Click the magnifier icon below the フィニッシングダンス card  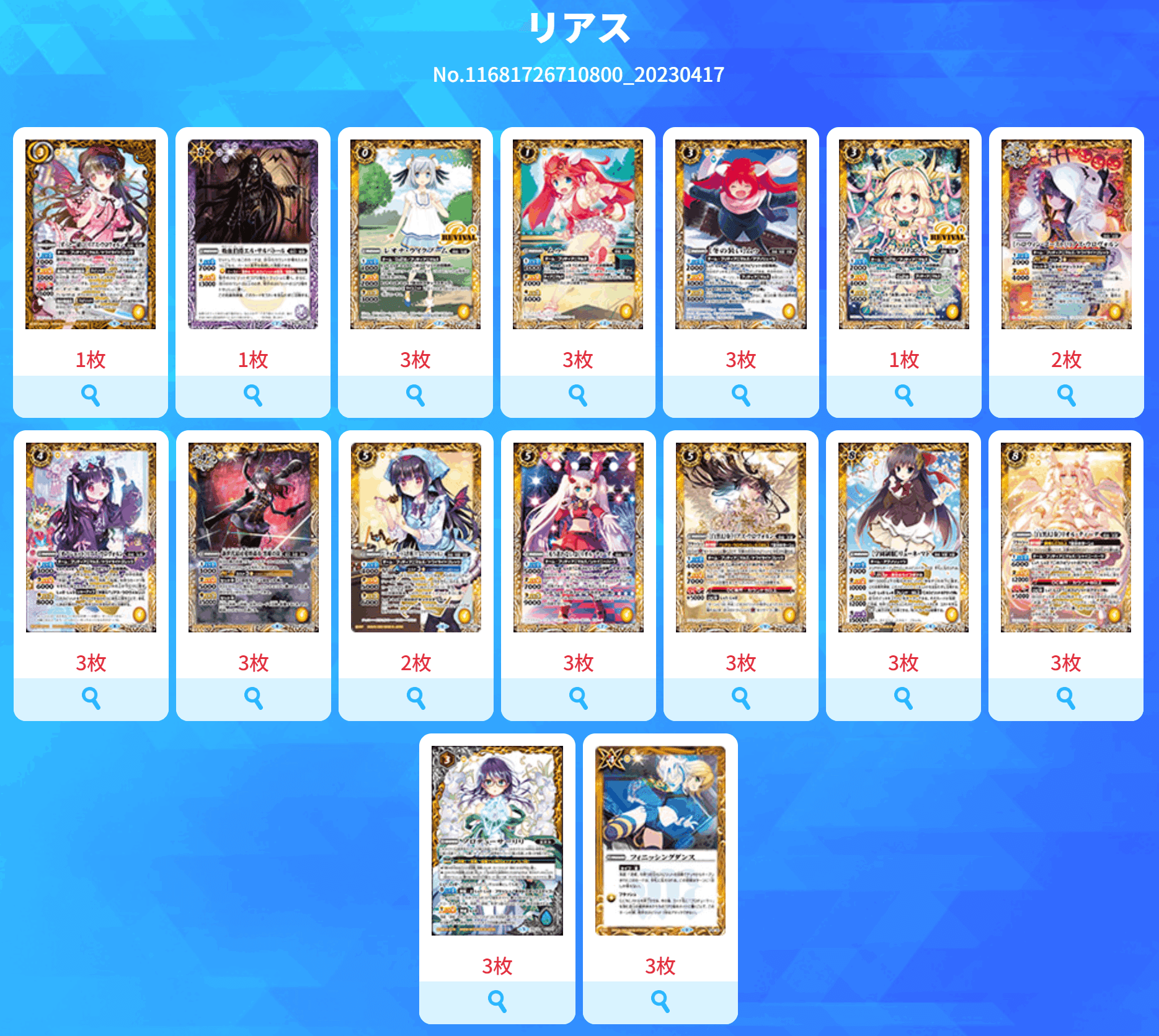click(659, 1001)
